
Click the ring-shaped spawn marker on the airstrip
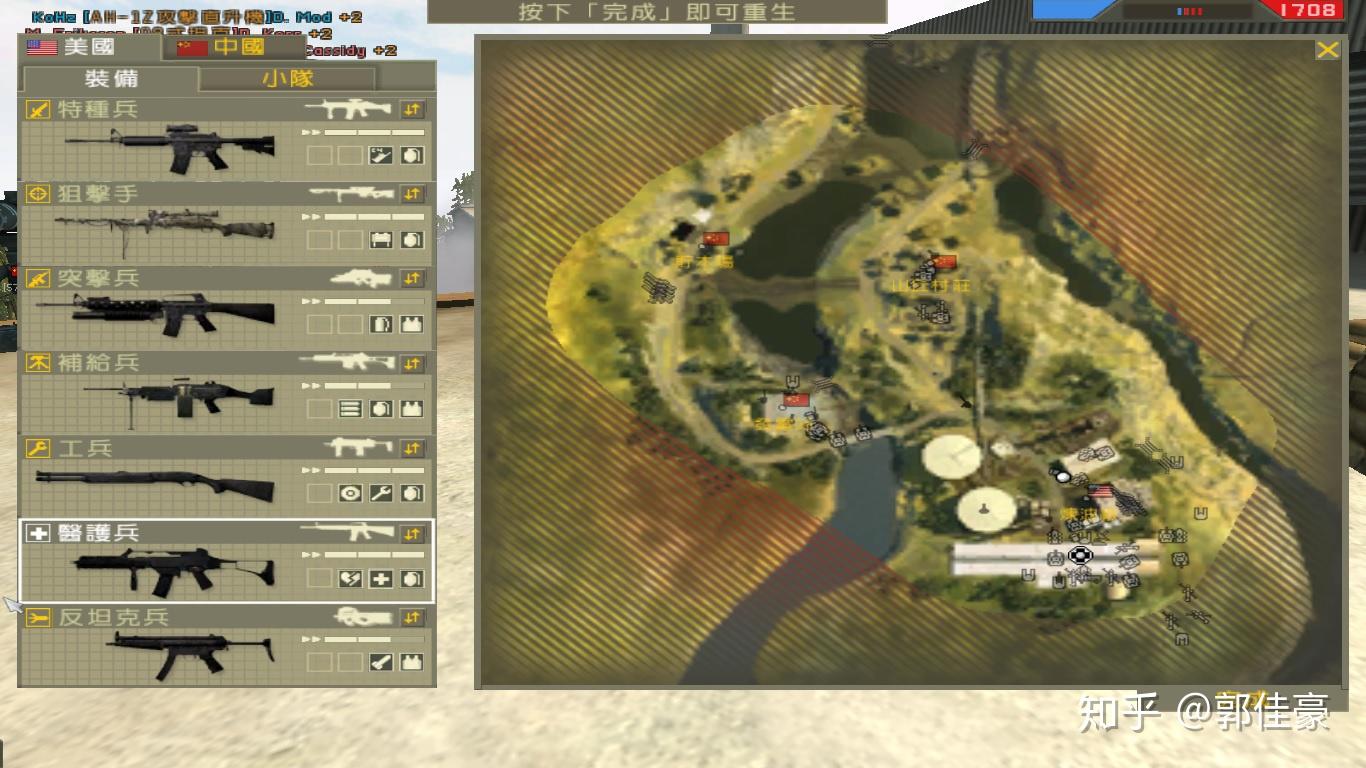click(1079, 555)
